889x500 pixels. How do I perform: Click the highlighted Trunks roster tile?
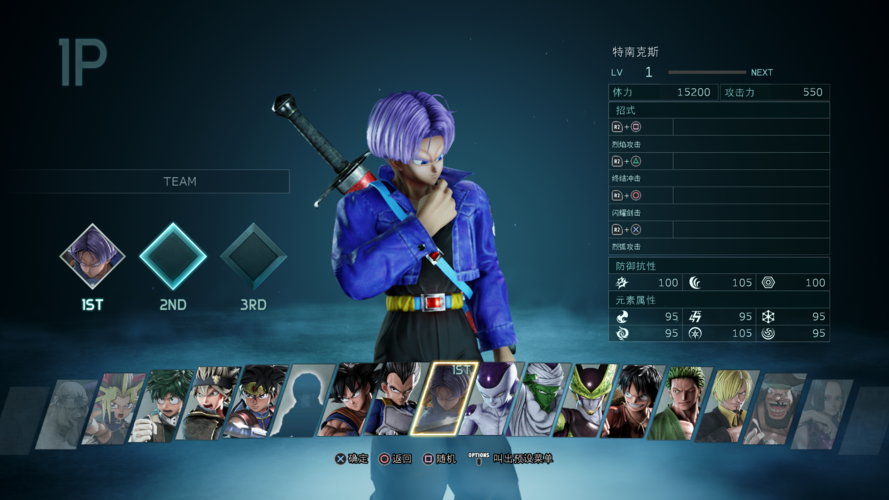(x=443, y=399)
